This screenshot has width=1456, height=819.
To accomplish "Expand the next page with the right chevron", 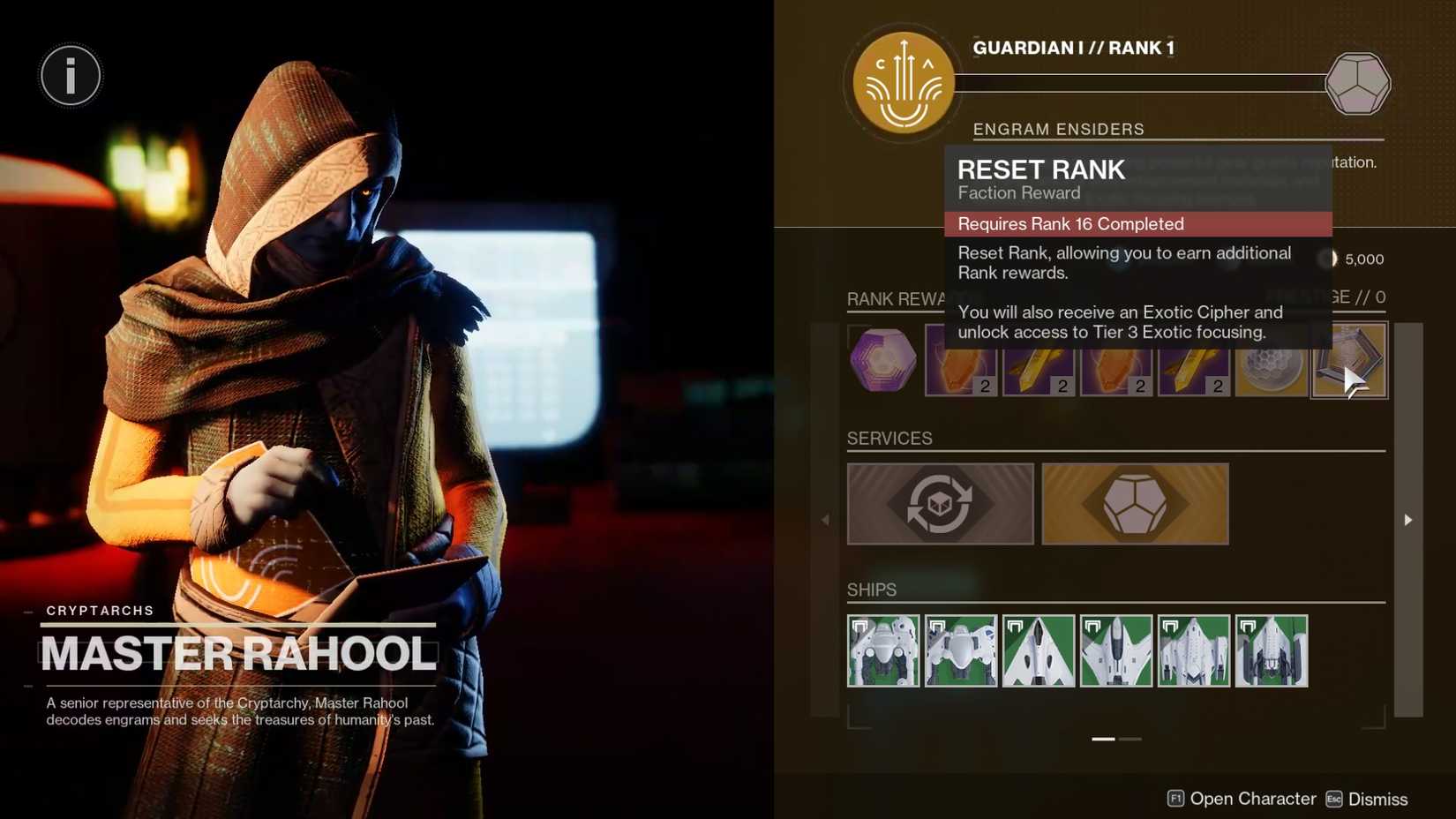I will point(1407,520).
